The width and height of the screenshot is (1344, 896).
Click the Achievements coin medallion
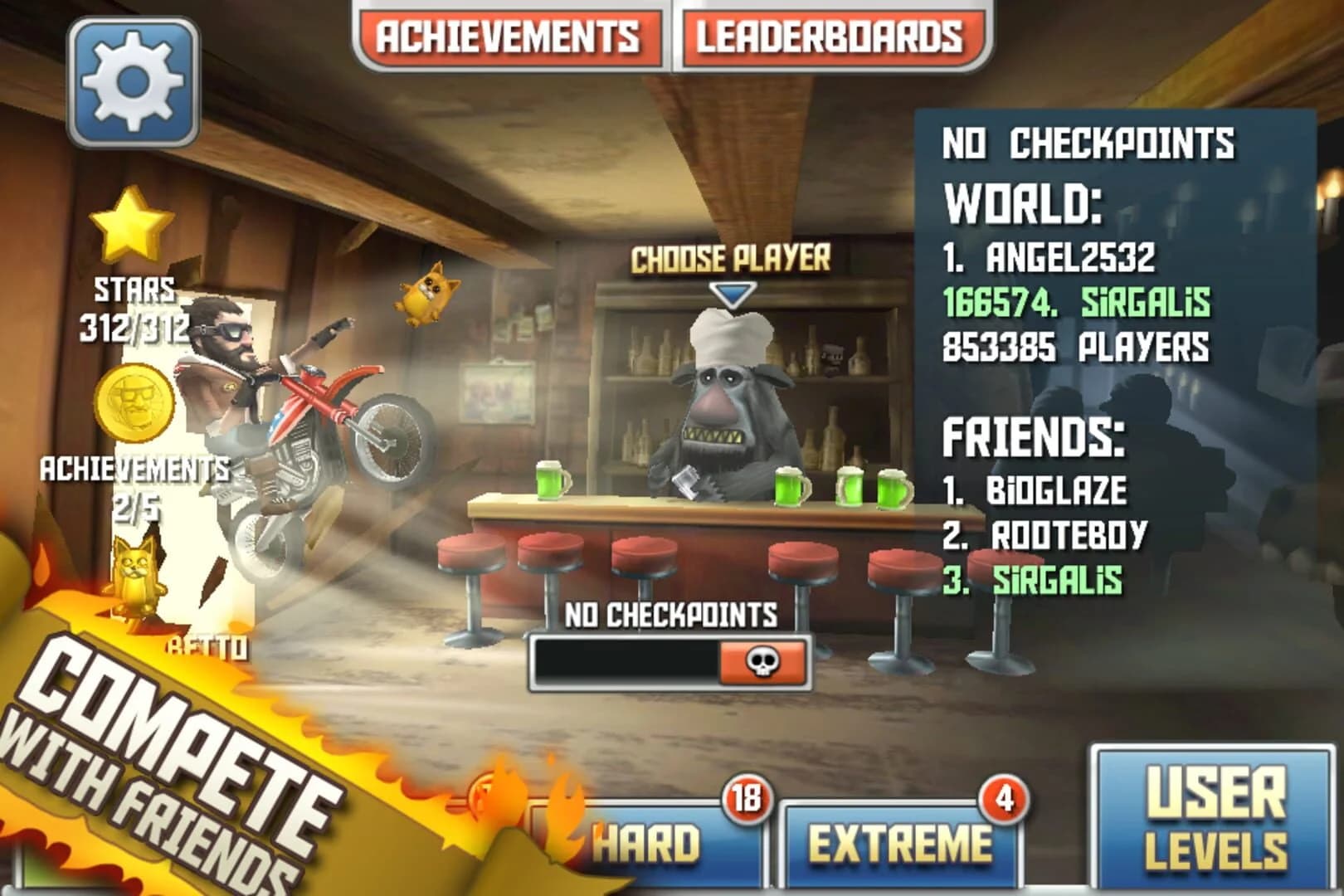(x=133, y=404)
